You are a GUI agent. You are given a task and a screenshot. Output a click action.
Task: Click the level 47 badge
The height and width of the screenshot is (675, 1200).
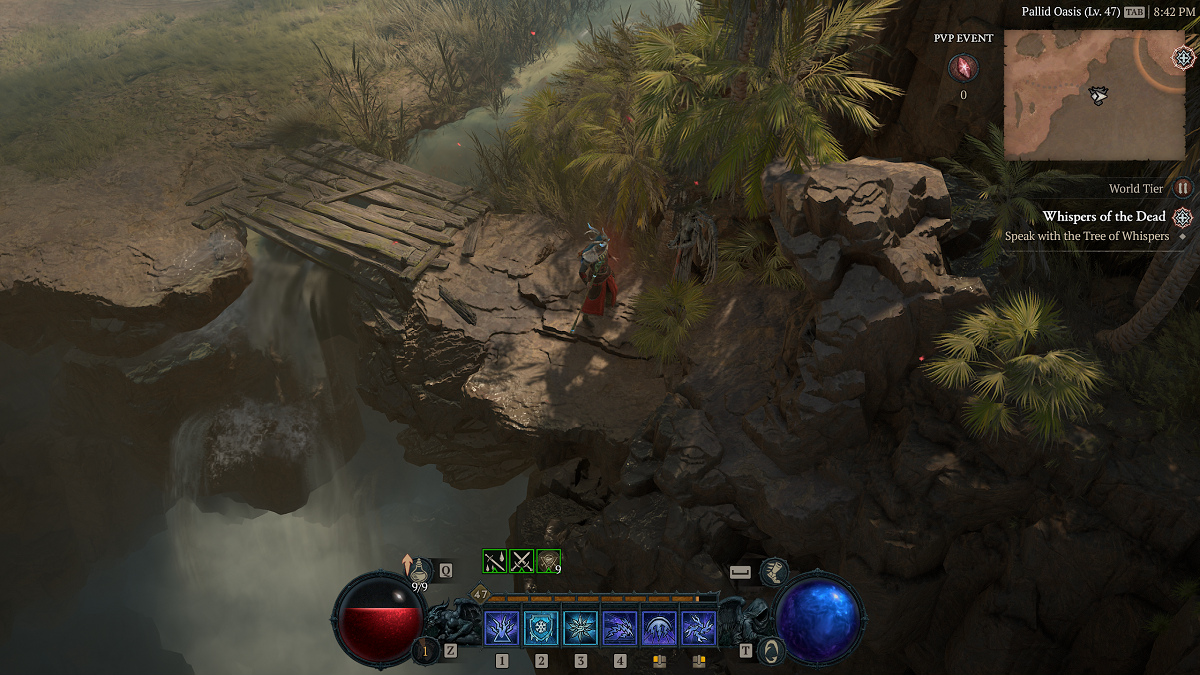click(x=480, y=594)
